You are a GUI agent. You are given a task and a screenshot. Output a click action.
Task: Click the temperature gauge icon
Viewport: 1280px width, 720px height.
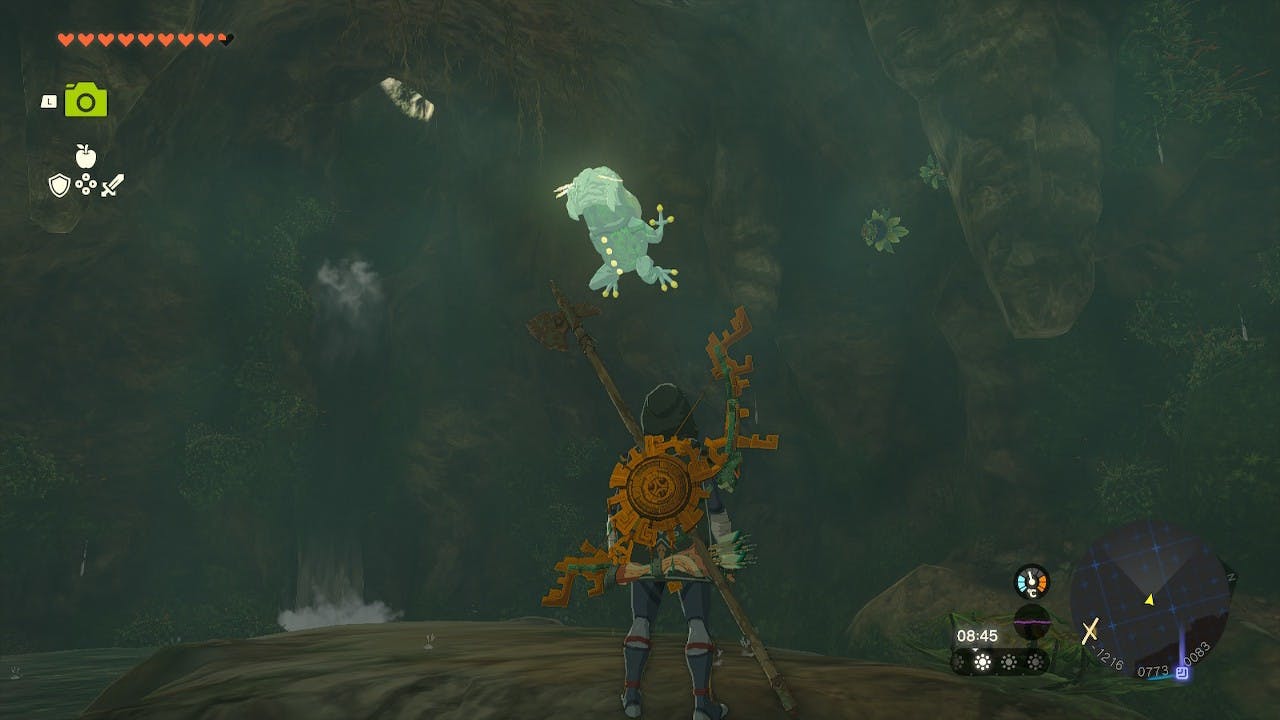click(1031, 582)
